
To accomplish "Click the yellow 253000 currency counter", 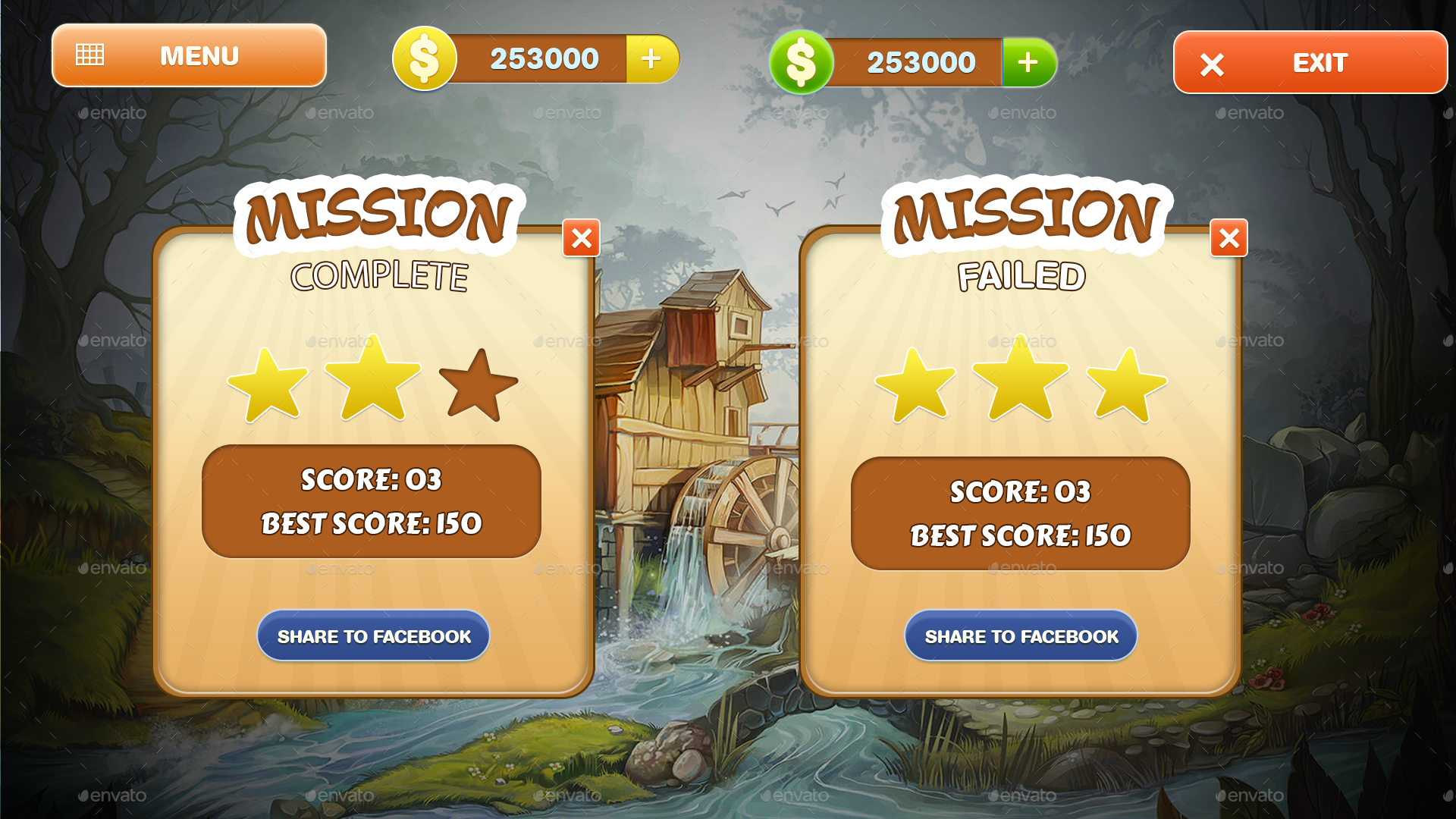I will (x=544, y=58).
